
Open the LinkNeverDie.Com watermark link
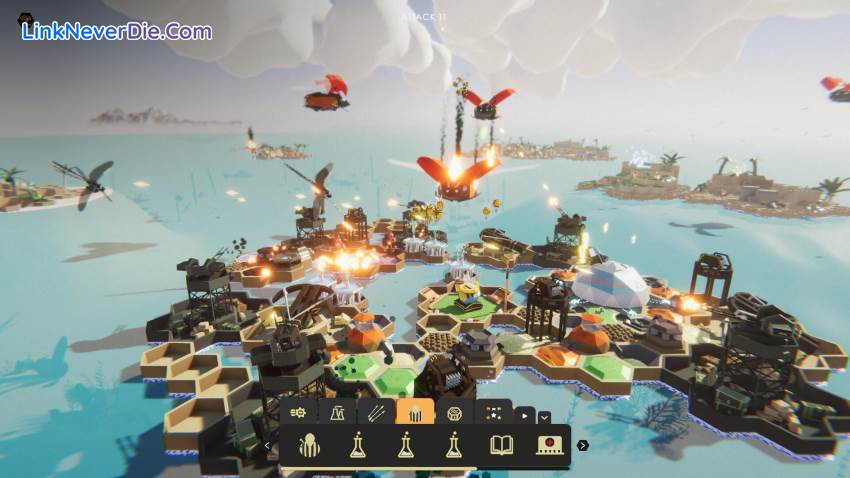(x=116, y=31)
